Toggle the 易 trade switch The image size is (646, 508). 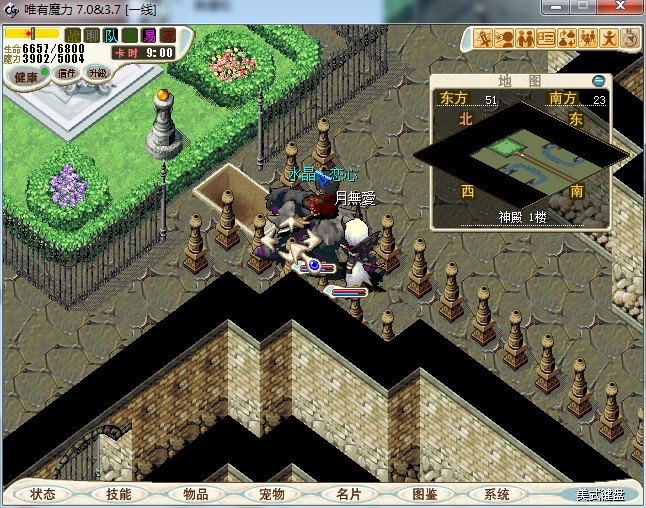point(148,35)
